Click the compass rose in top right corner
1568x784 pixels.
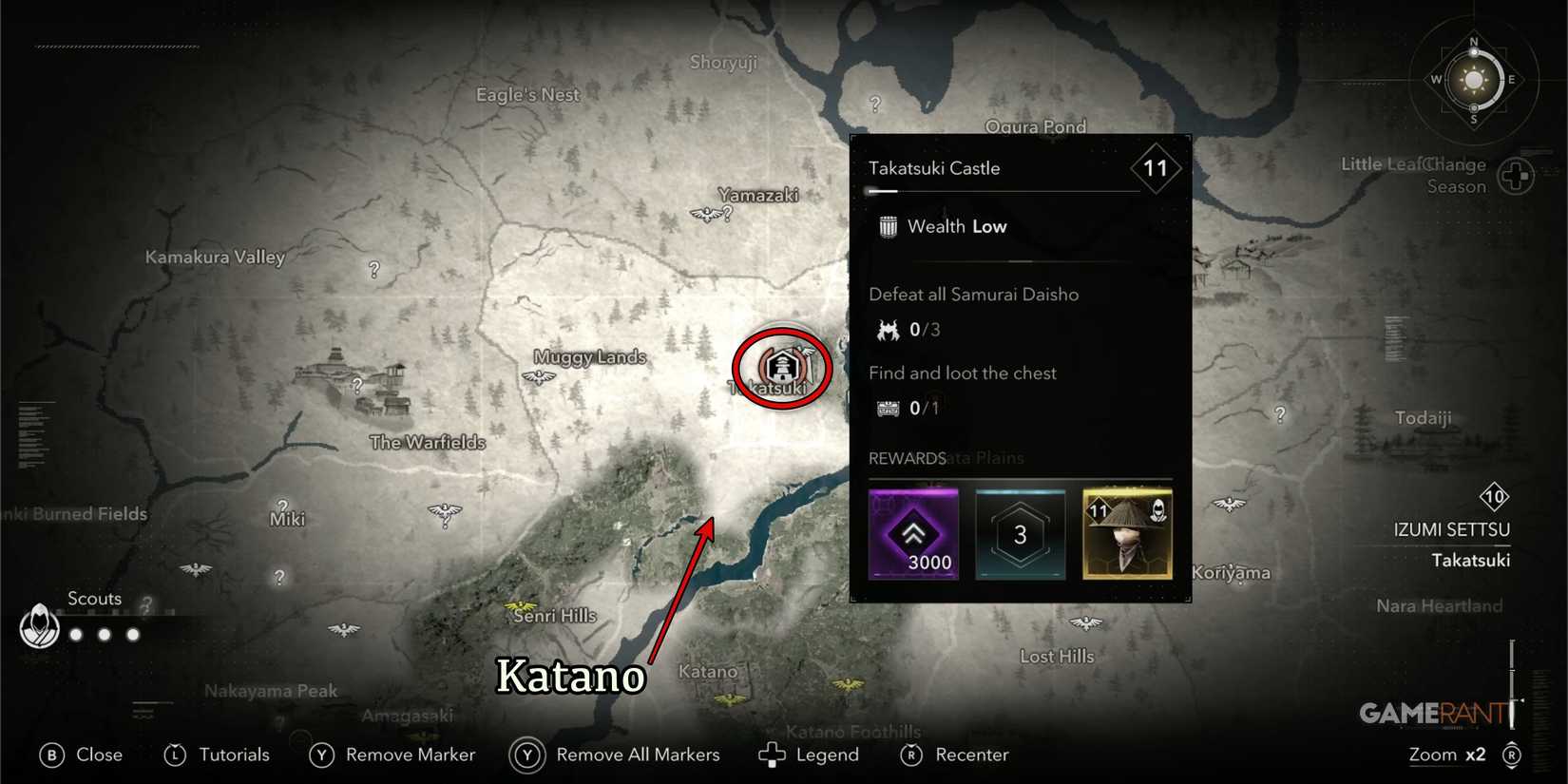(x=1473, y=81)
